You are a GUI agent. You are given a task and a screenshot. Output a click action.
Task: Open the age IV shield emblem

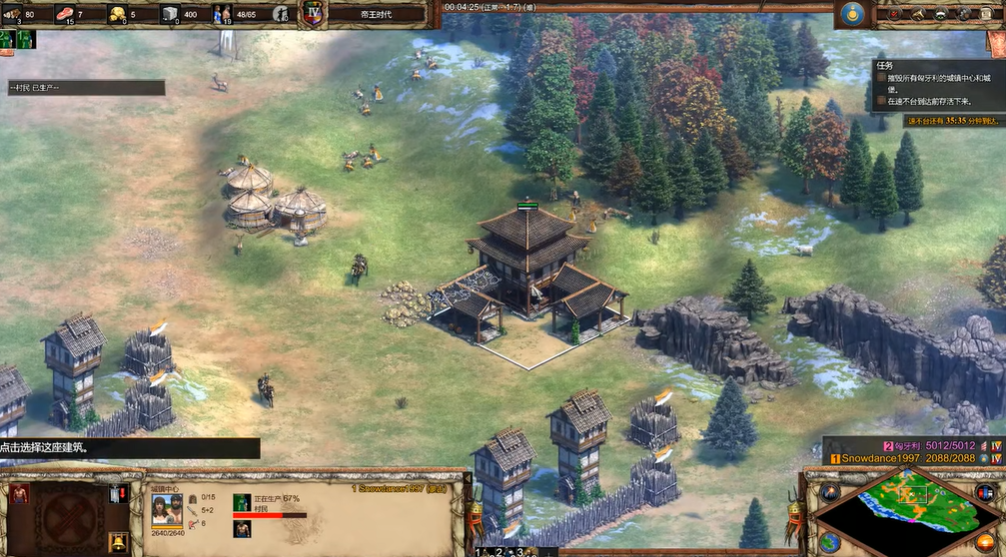tap(313, 14)
